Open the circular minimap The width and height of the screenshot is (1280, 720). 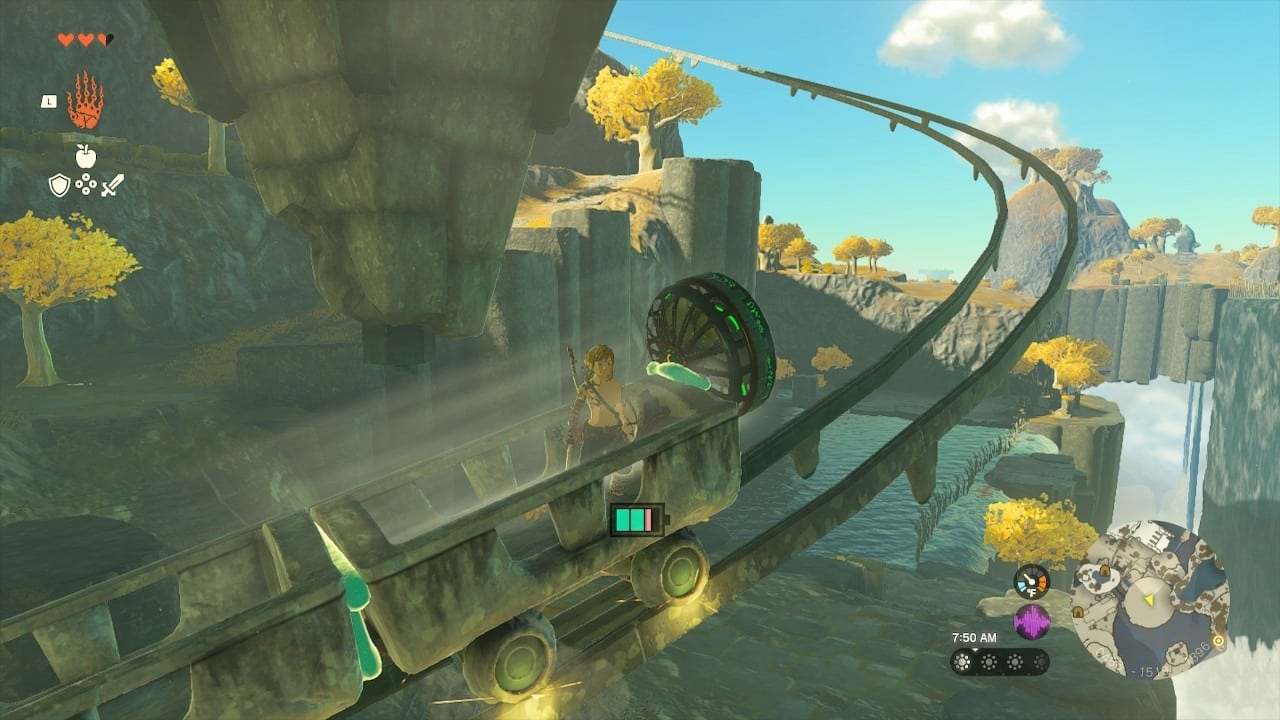point(1149,600)
